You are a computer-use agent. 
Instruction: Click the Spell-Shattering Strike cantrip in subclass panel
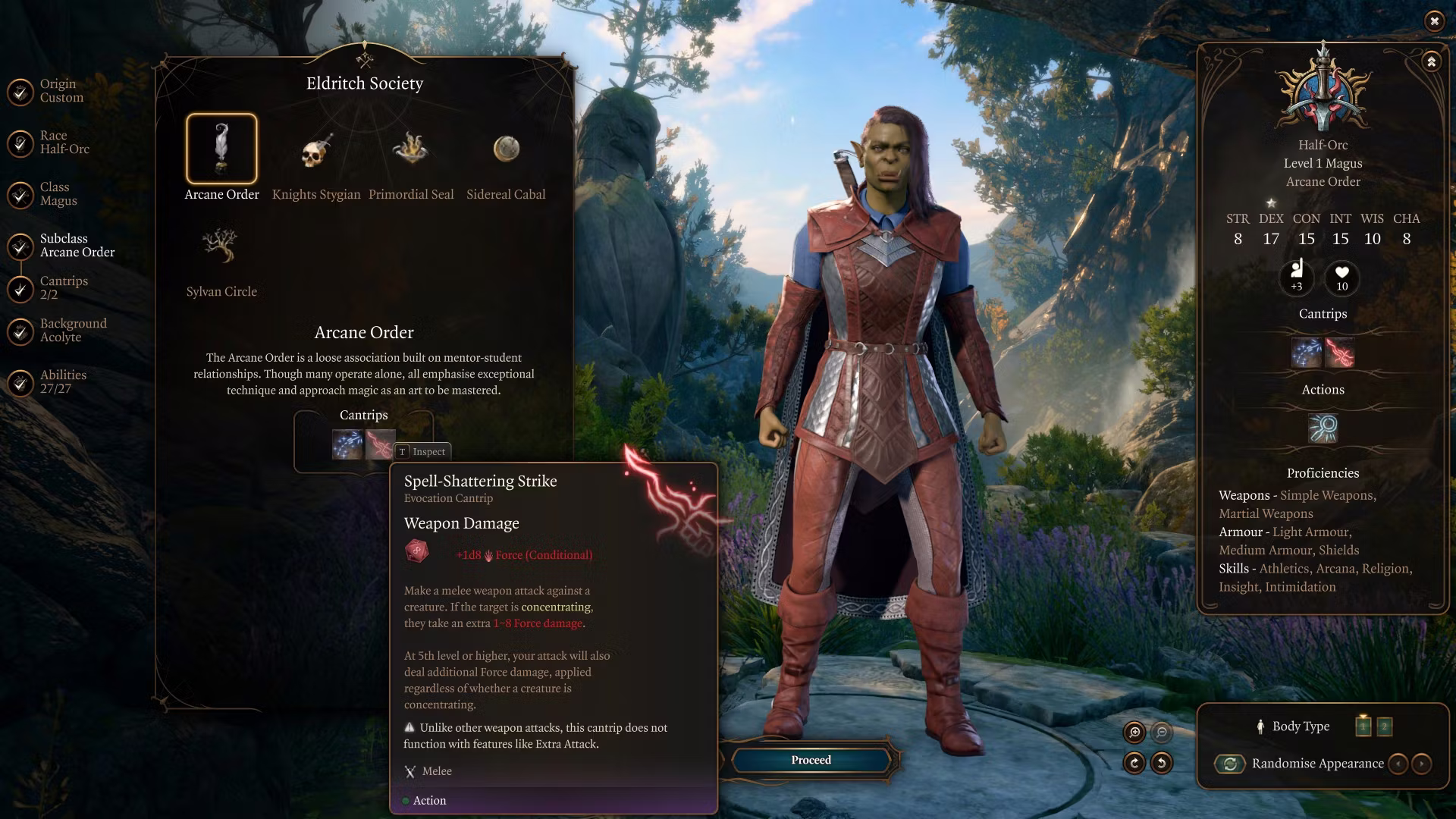(x=379, y=444)
